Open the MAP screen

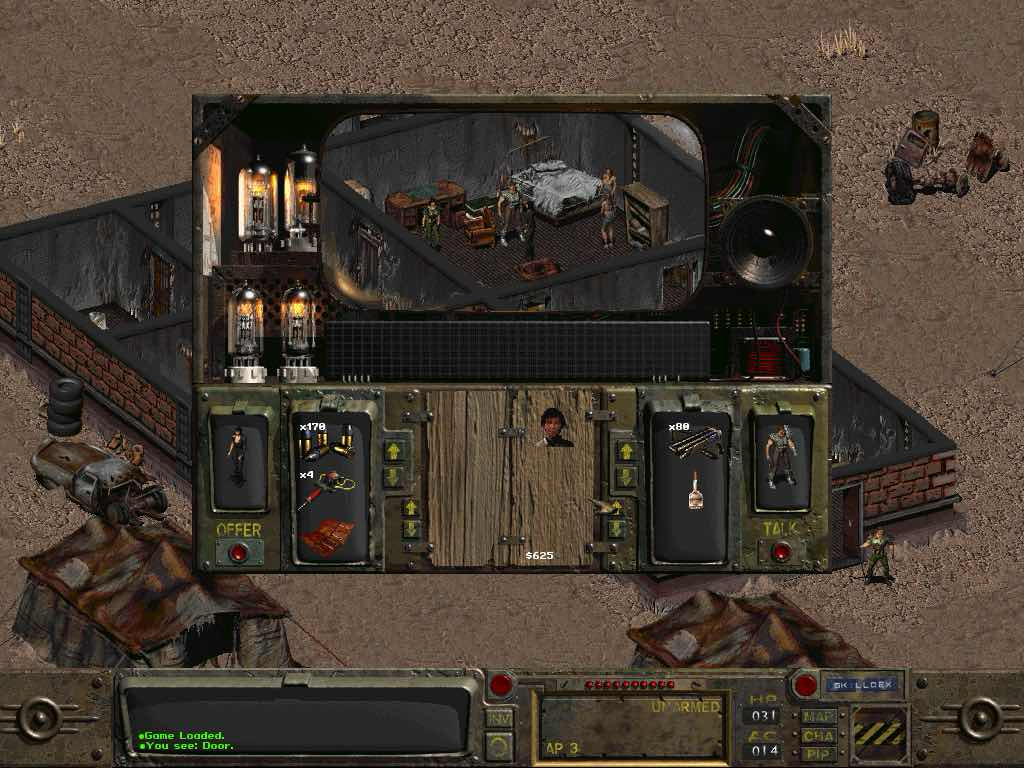click(x=817, y=716)
